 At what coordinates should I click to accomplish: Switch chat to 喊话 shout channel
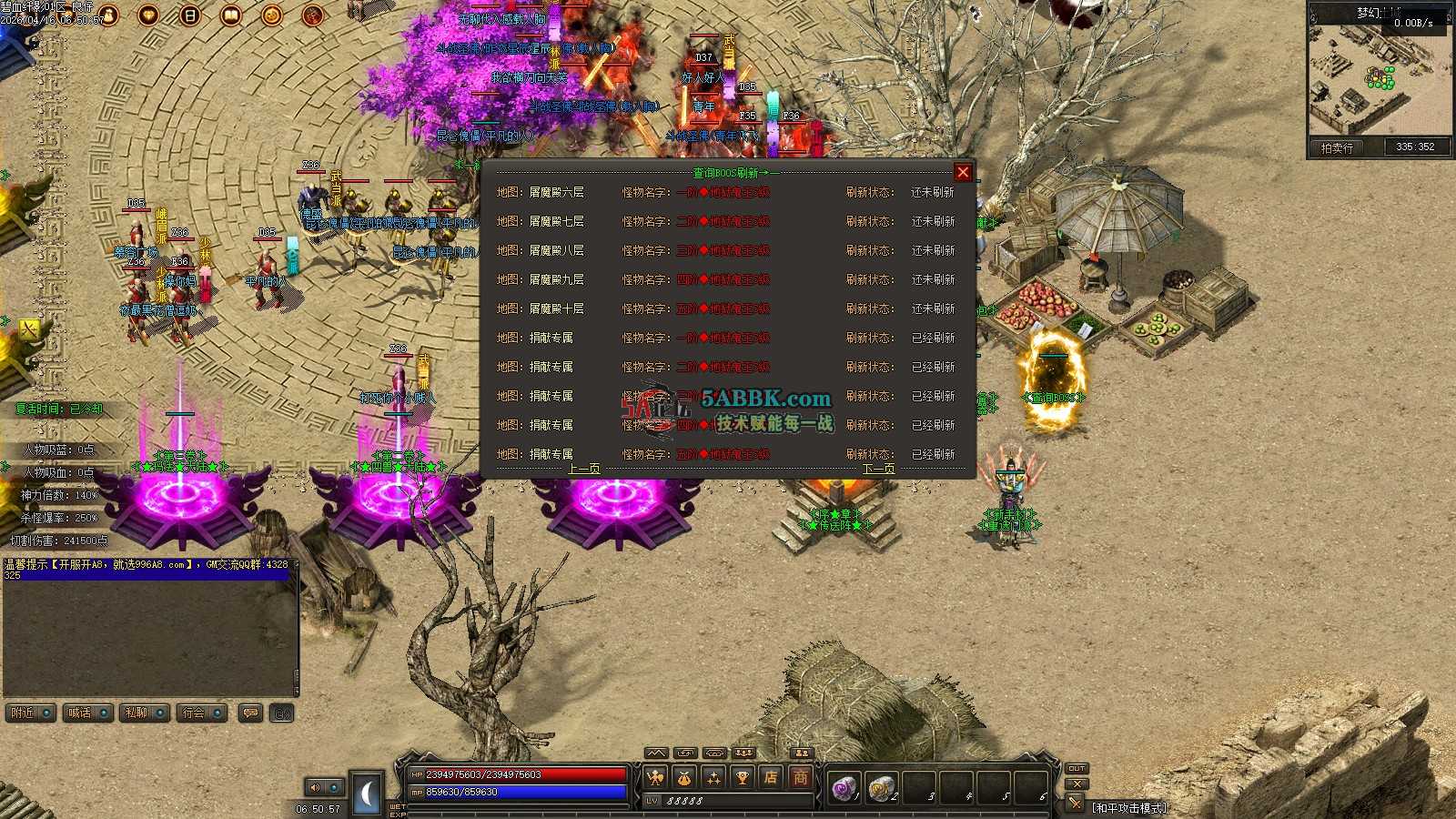88,713
